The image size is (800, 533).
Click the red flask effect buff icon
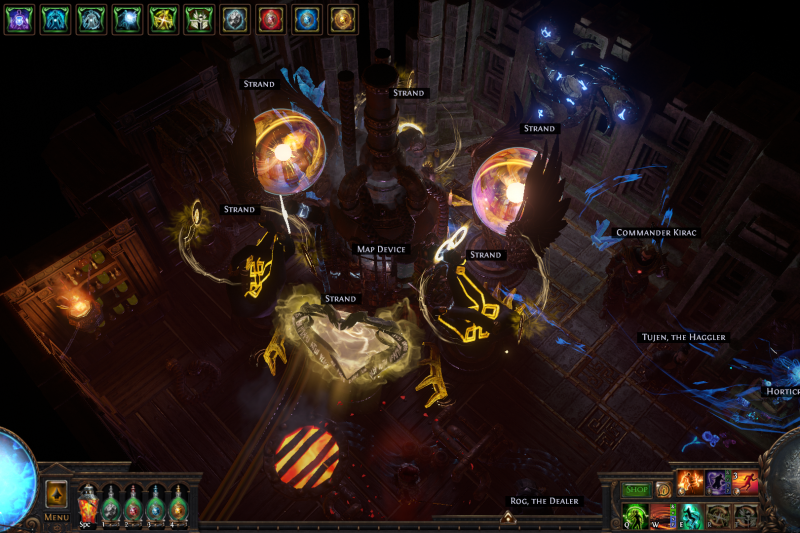pyautogui.click(x=271, y=19)
